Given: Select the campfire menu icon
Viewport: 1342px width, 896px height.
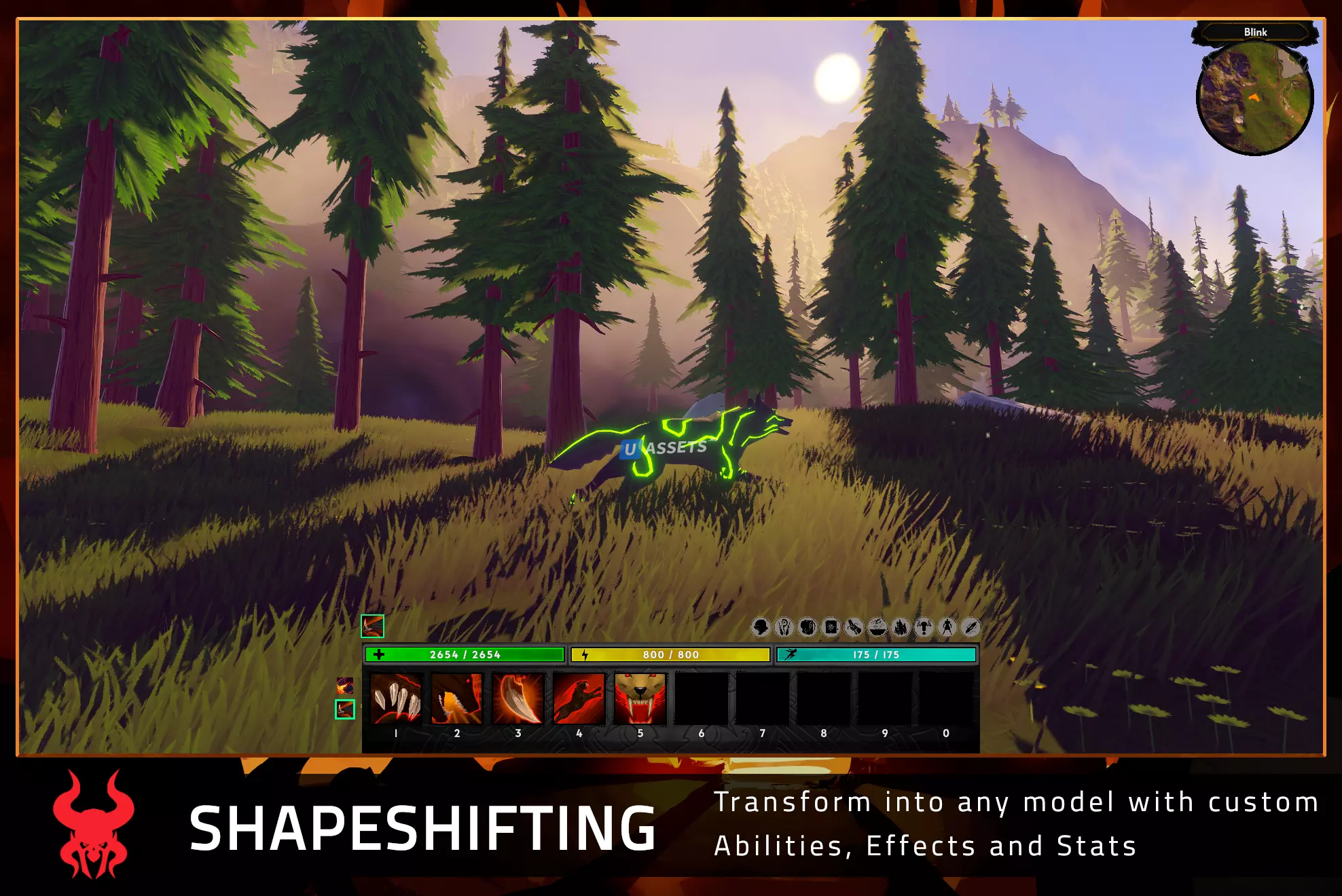Looking at the screenshot, I should pyautogui.click(x=901, y=627).
